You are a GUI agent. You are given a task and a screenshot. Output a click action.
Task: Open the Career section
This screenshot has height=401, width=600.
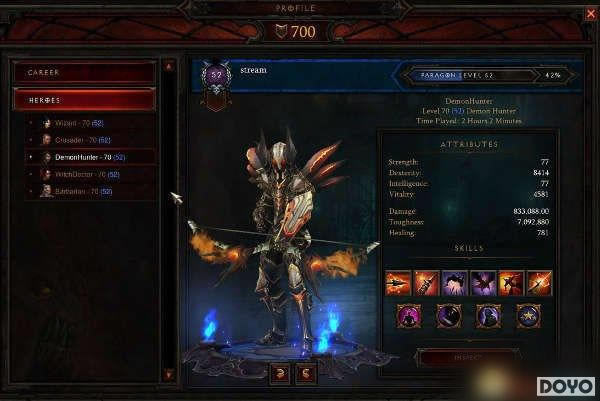84,73
